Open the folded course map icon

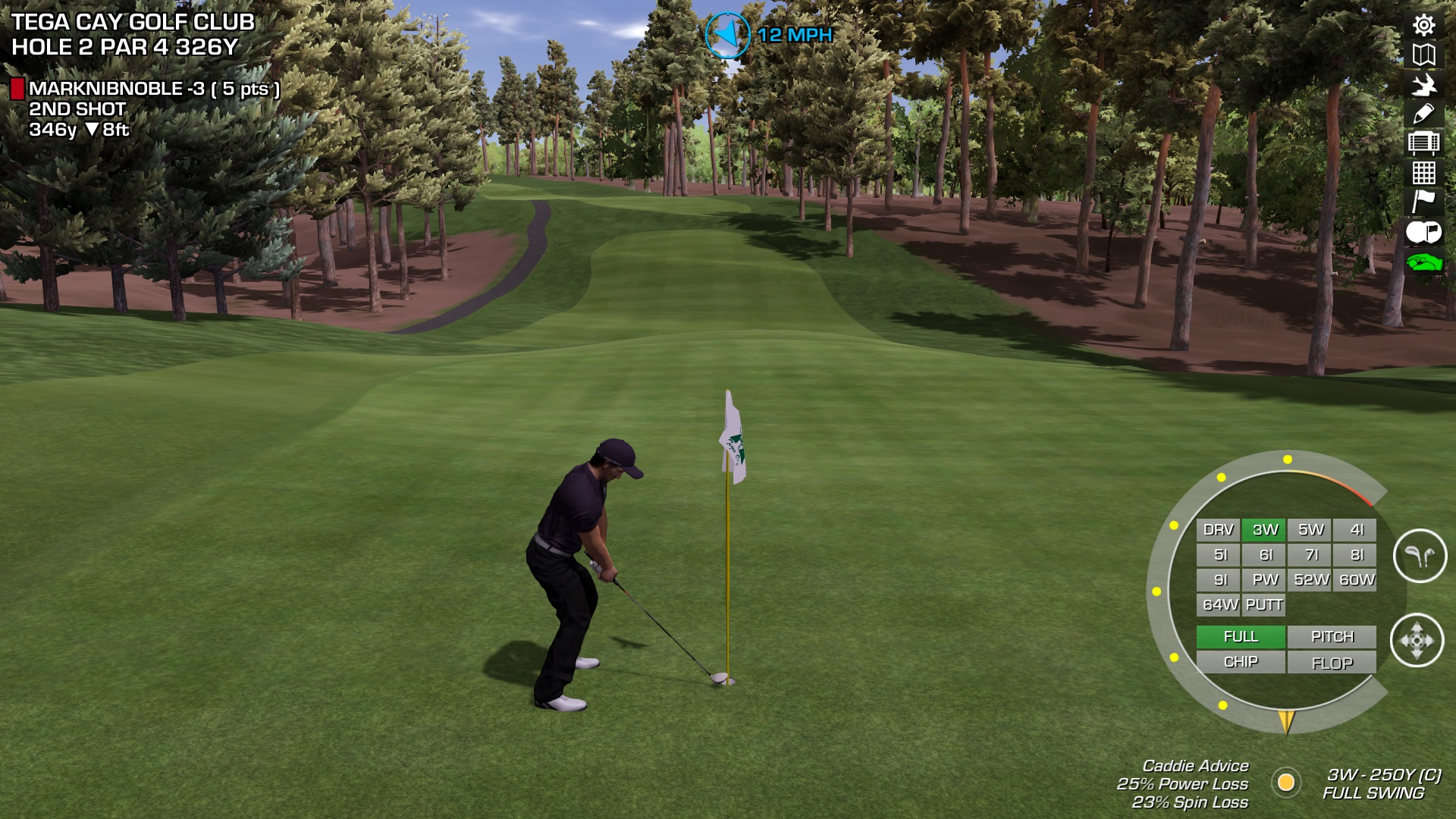[x=1423, y=55]
